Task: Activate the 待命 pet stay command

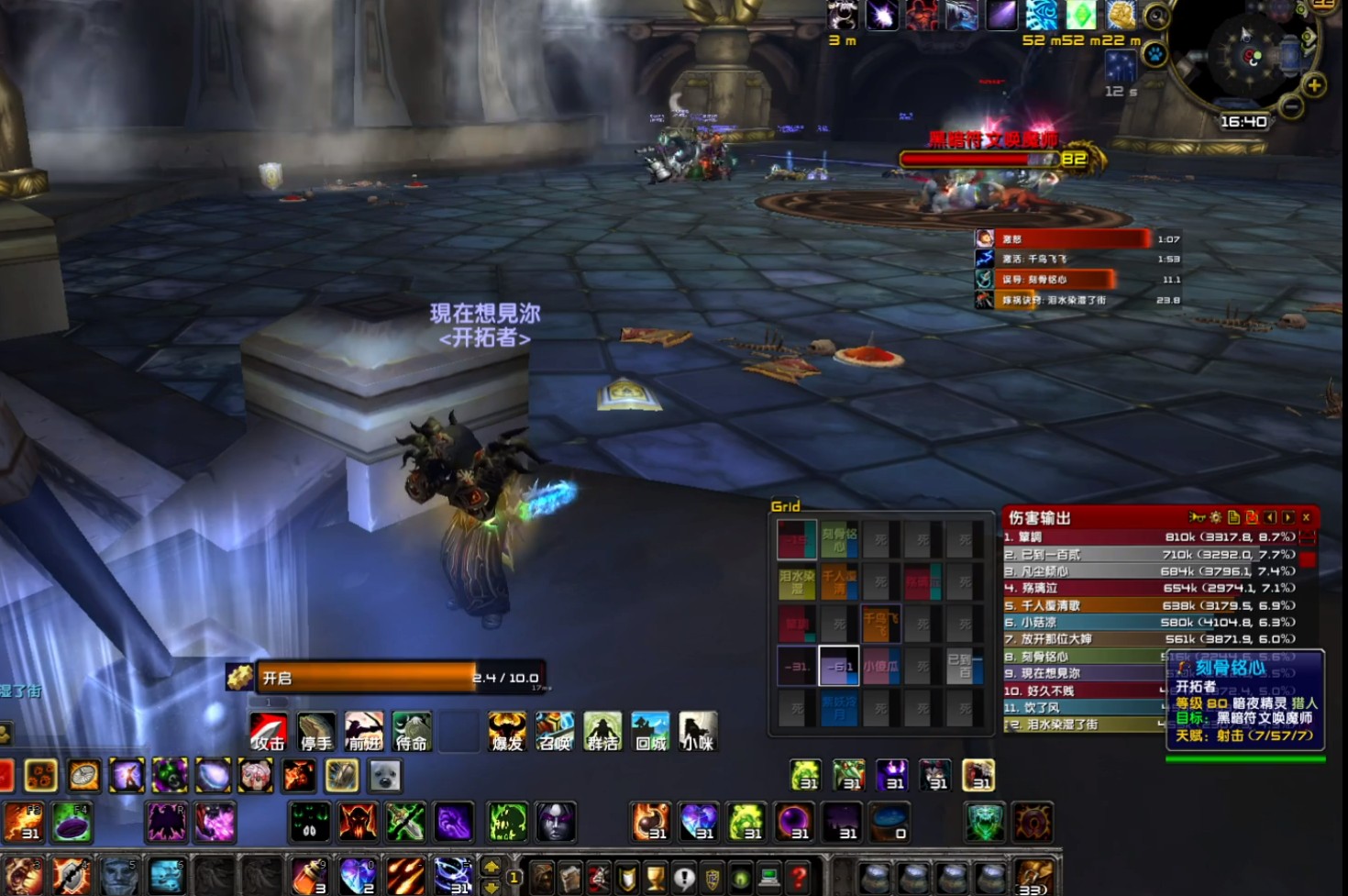Action: [412, 732]
